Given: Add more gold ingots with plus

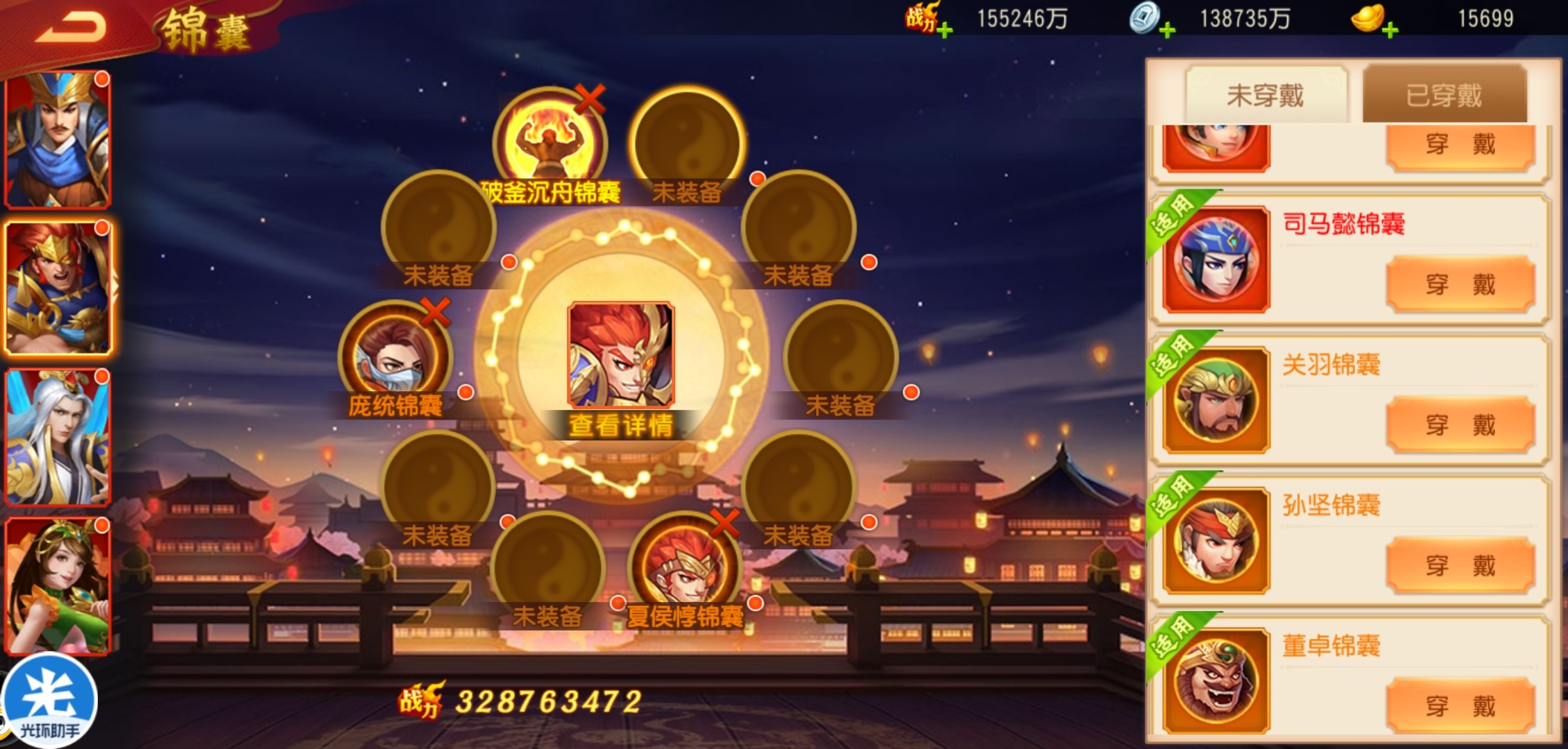Looking at the screenshot, I should 1390,30.
